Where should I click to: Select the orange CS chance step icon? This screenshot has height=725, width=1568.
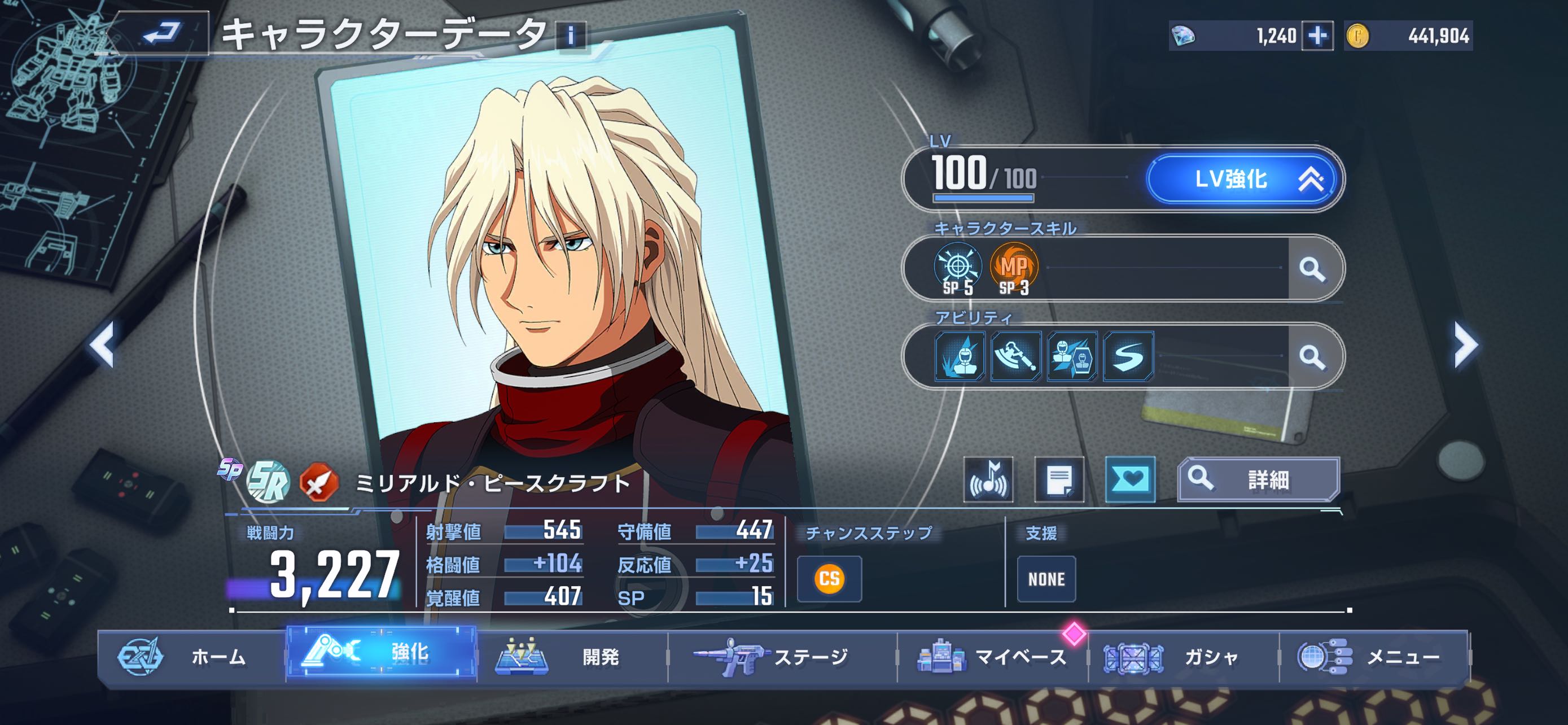pos(829,578)
